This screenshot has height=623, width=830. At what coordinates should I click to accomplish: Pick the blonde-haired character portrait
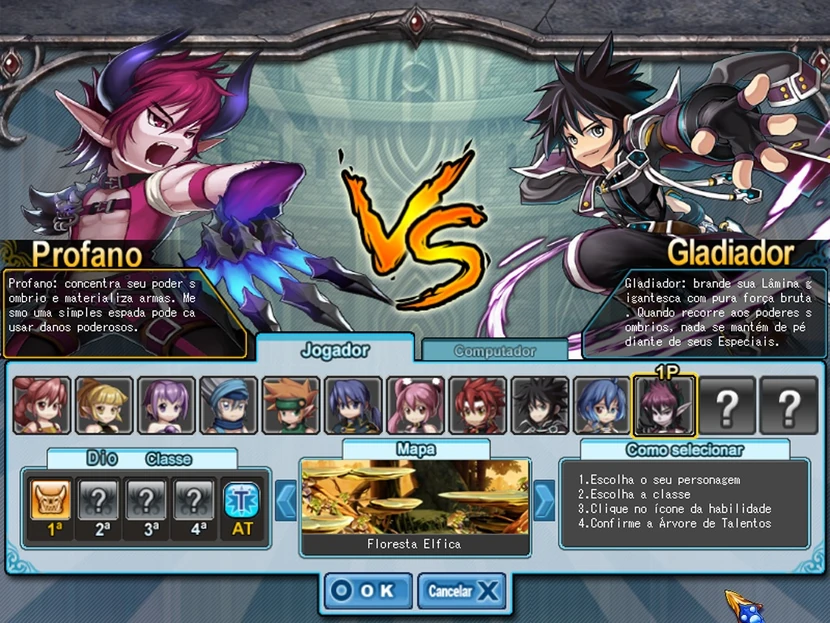104,405
